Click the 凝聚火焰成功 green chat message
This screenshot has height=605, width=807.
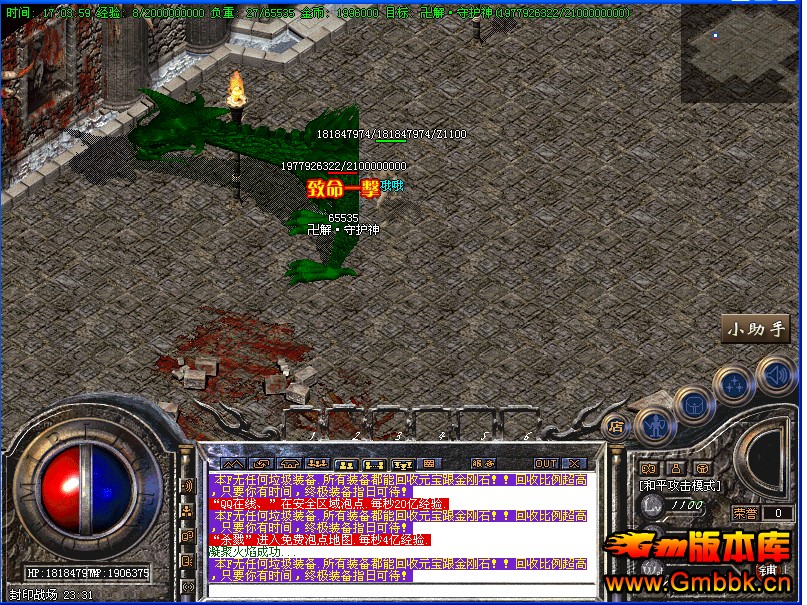coord(252,552)
